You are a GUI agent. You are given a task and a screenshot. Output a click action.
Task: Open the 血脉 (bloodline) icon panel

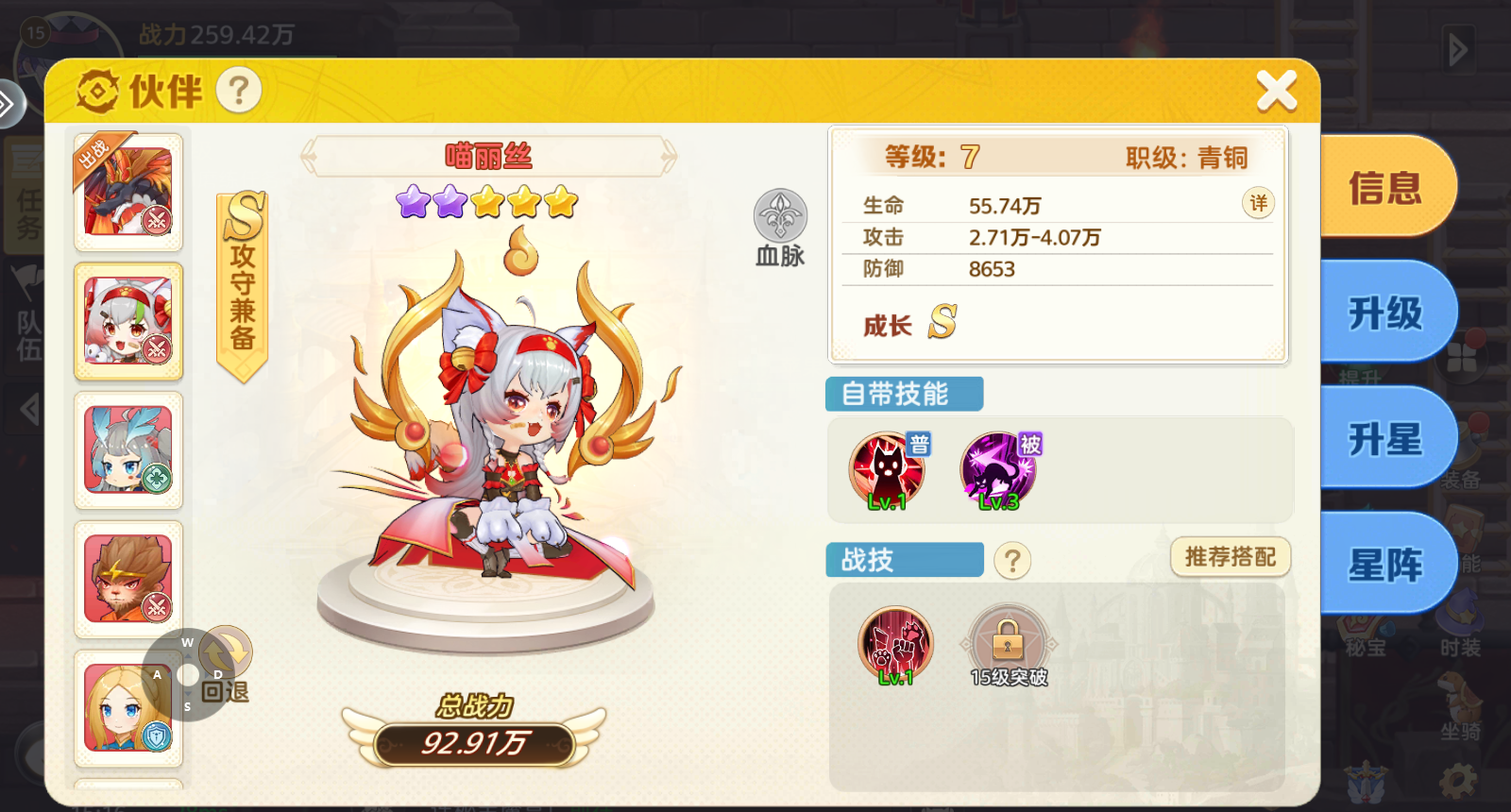(779, 222)
